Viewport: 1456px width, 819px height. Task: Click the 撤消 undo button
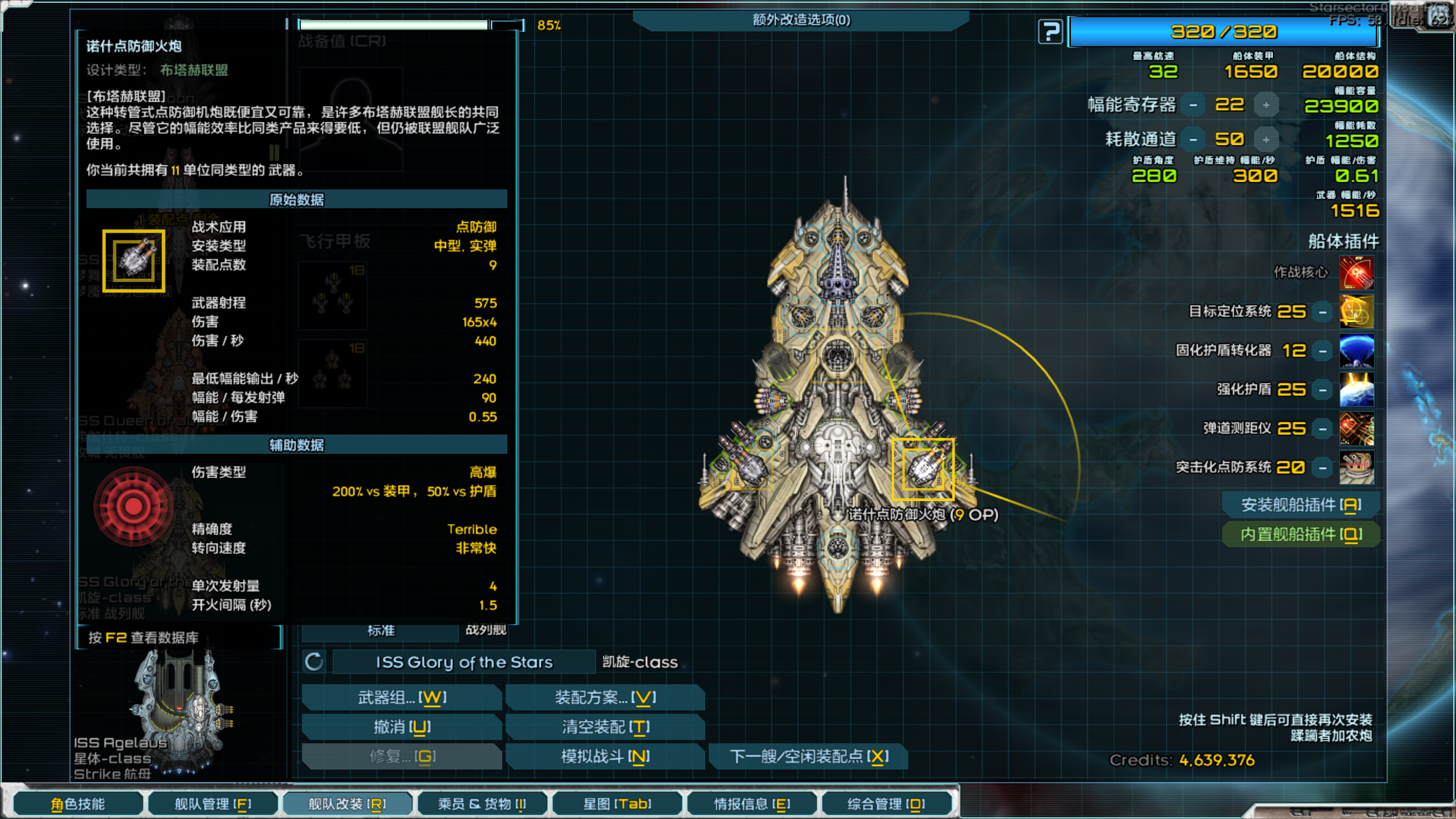point(402,727)
